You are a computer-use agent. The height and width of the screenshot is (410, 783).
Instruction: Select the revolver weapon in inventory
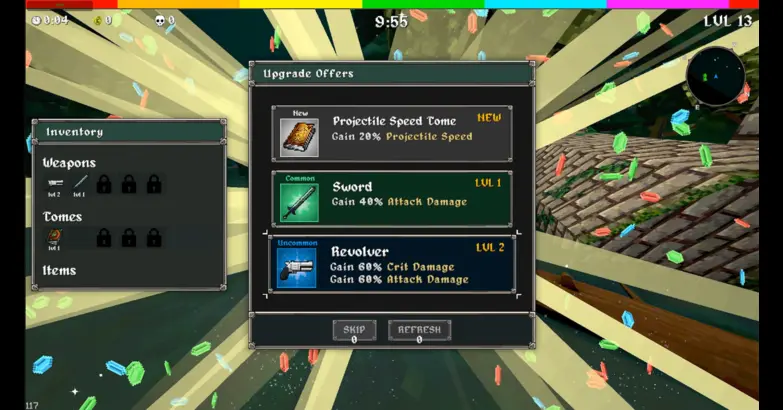point(55,184)
